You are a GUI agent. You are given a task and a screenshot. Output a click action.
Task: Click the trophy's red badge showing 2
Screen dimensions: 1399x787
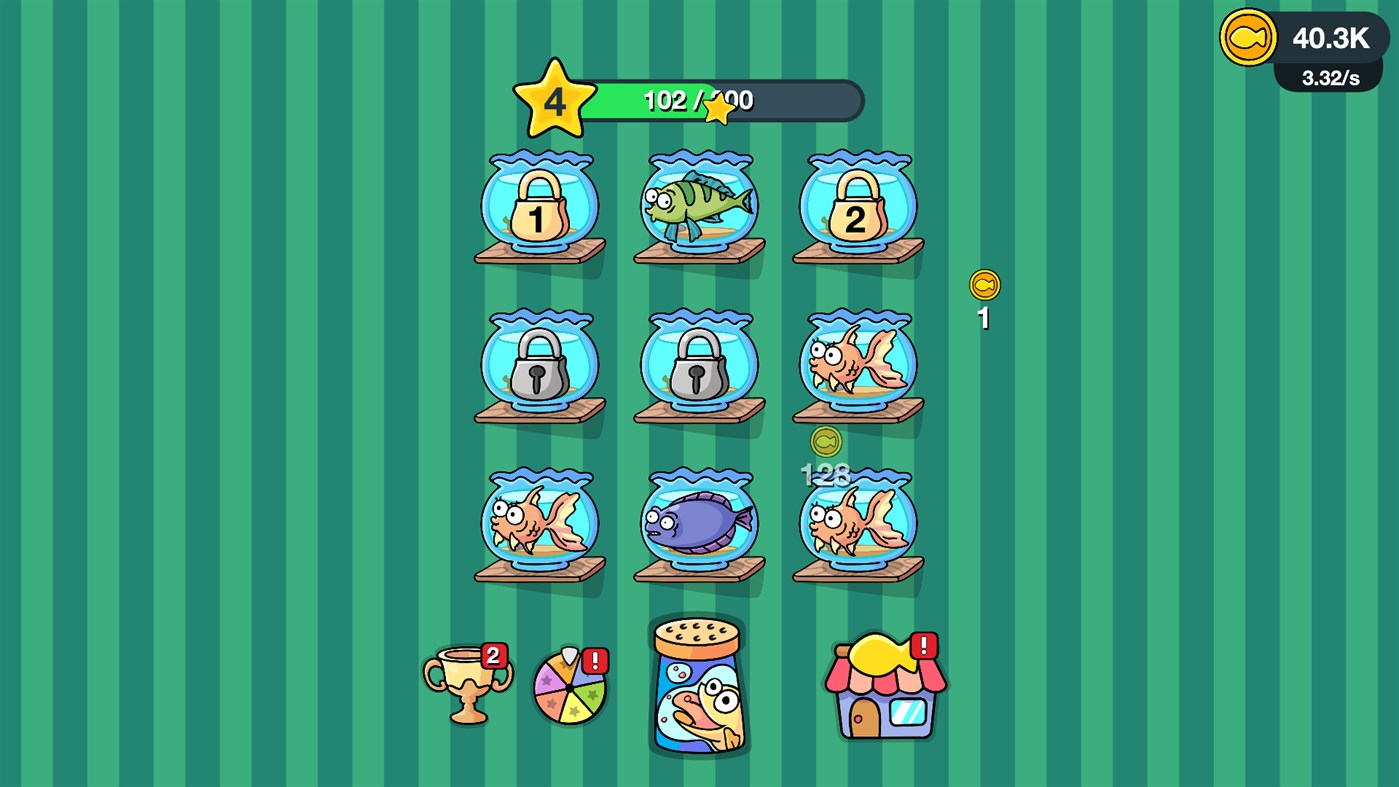point(492,655)
